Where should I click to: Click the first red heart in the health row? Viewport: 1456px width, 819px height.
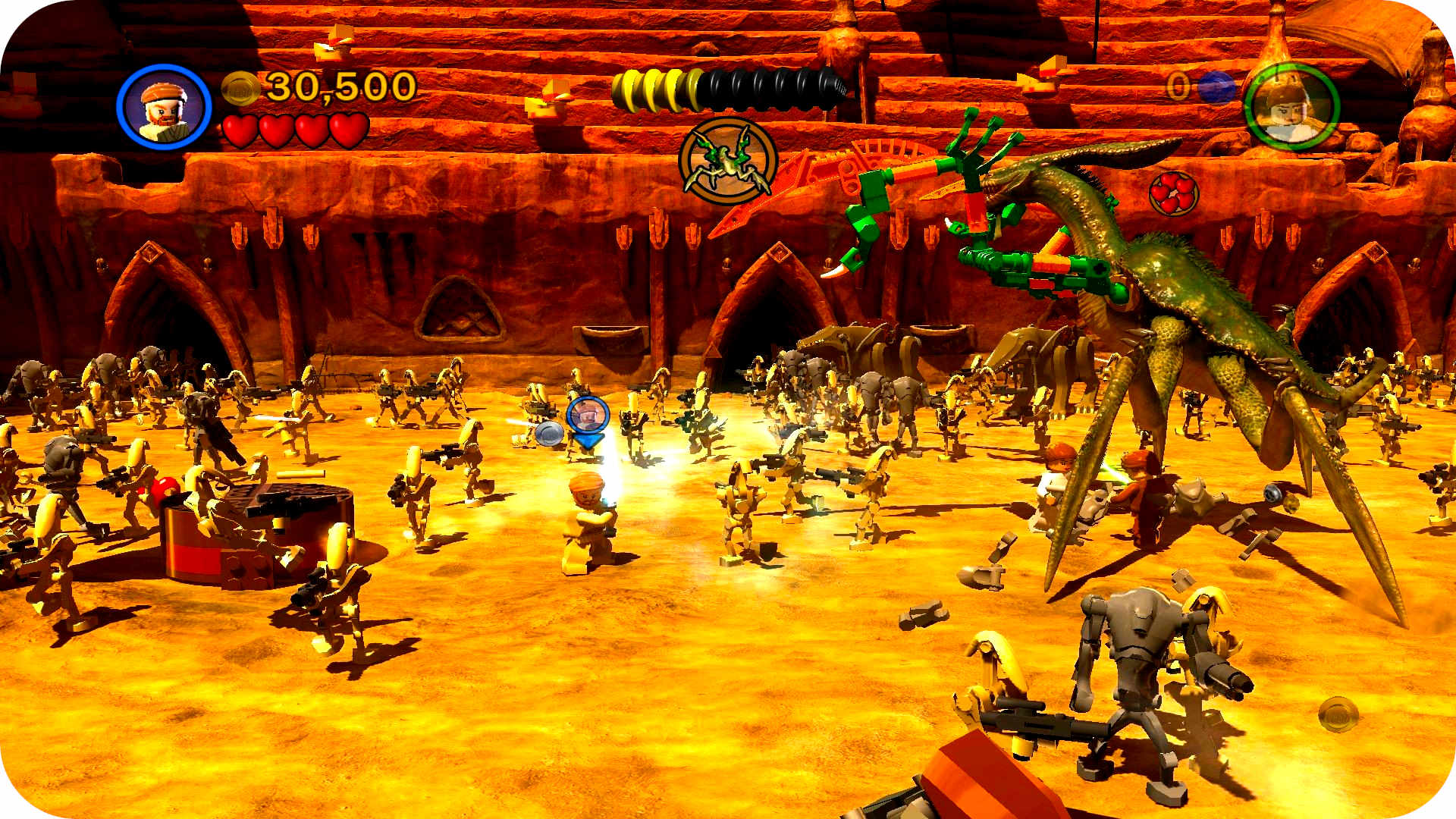pyautogui.click(x=239, y=129)
